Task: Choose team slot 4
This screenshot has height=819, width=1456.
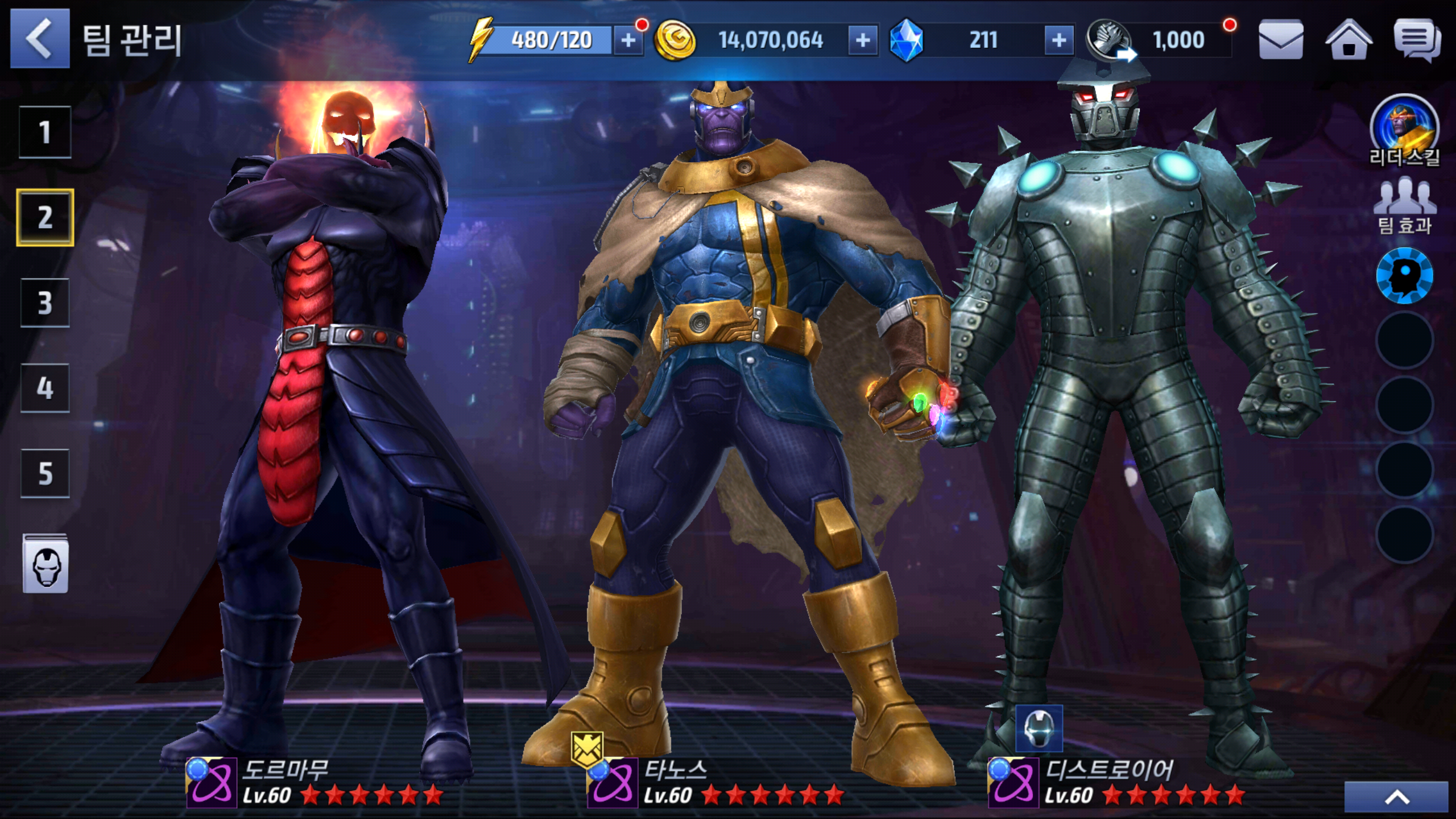Action: click(x=45, y=388)
